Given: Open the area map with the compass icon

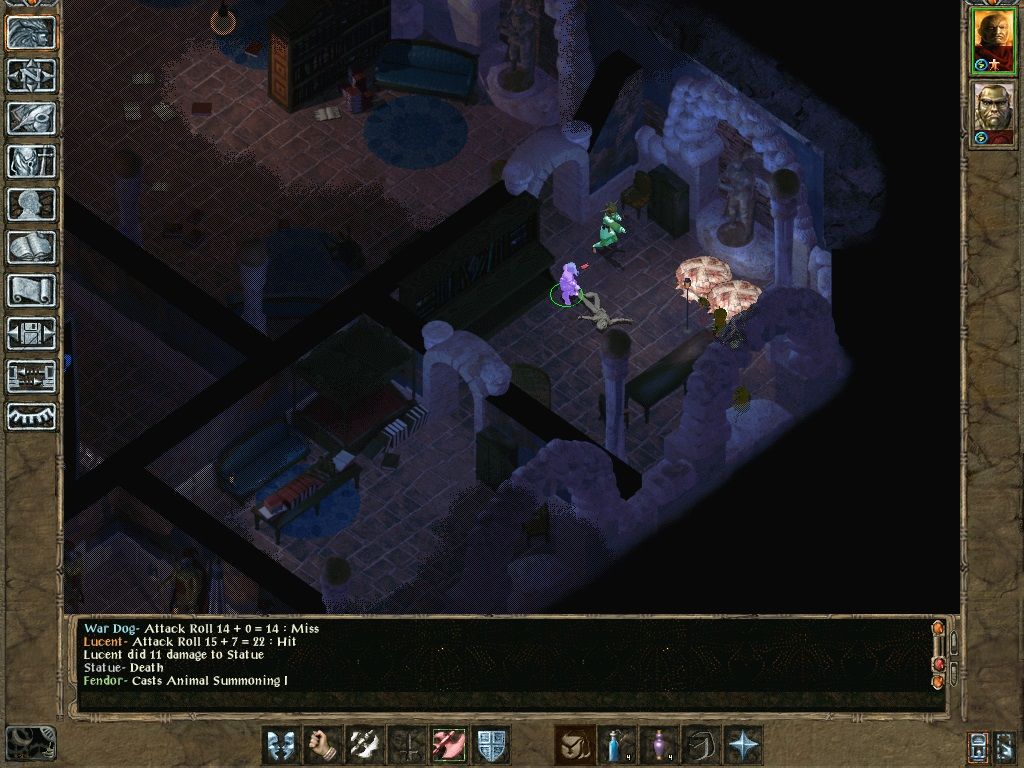Looking at the screenshot, I should pyautogui.click(x=32, y=75).
